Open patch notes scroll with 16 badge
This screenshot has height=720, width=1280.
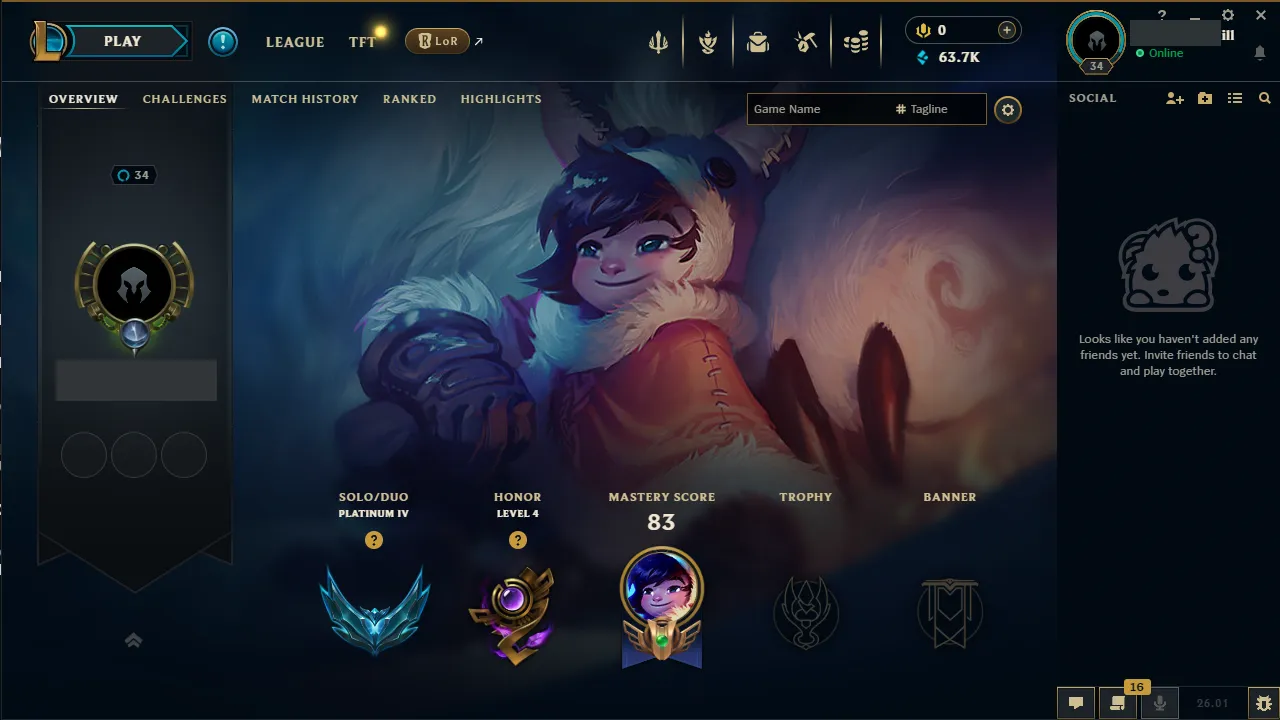[x=1117, y=703]
